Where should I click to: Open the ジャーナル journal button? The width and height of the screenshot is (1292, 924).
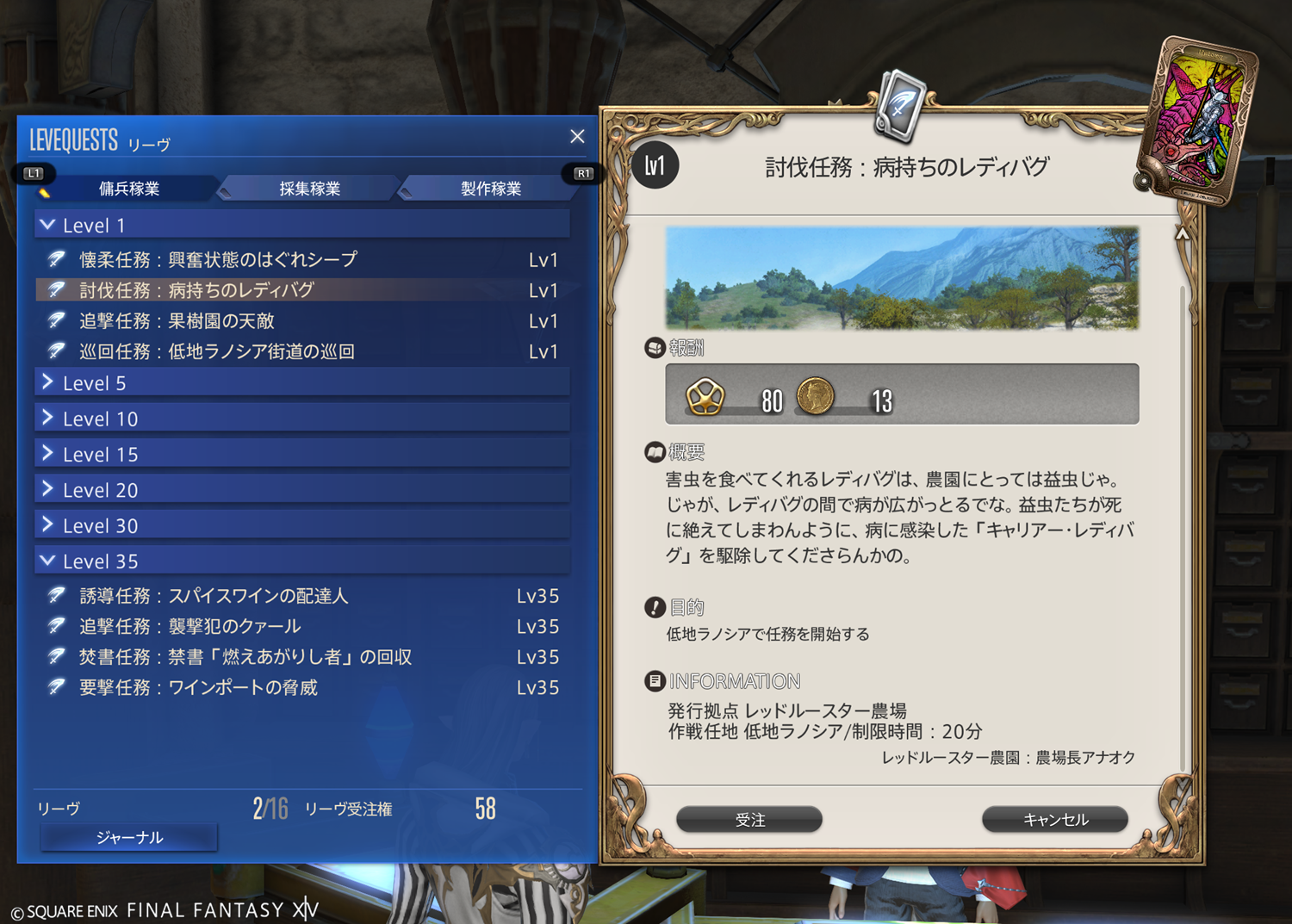tap(129, 837)
